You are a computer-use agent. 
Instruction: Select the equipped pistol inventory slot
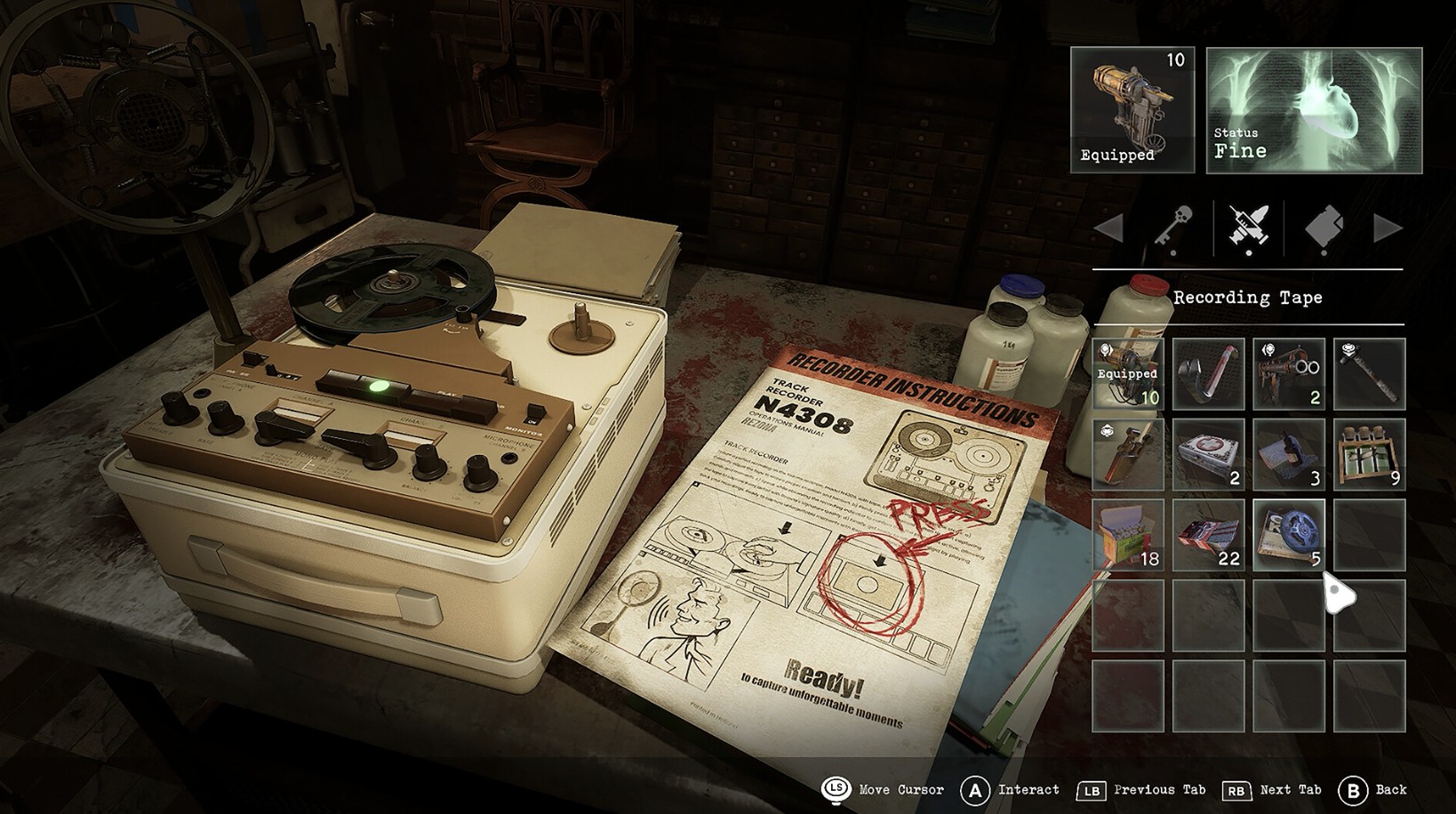coord(1127,373)
